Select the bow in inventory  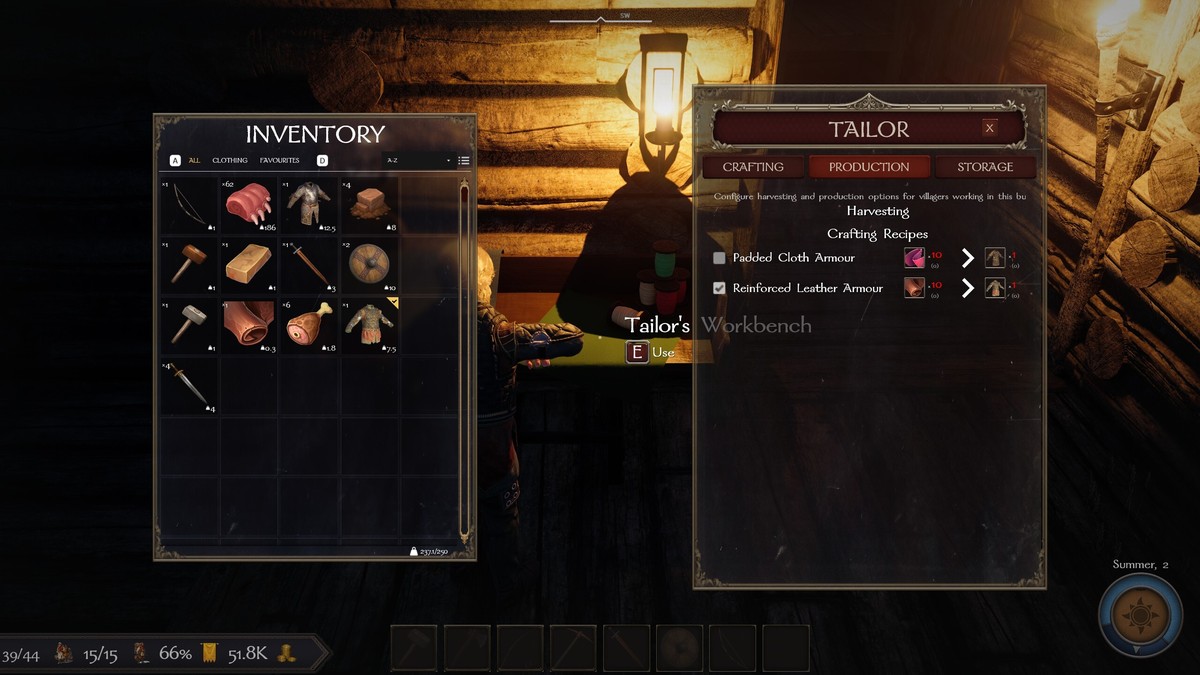tap(190, 206)
